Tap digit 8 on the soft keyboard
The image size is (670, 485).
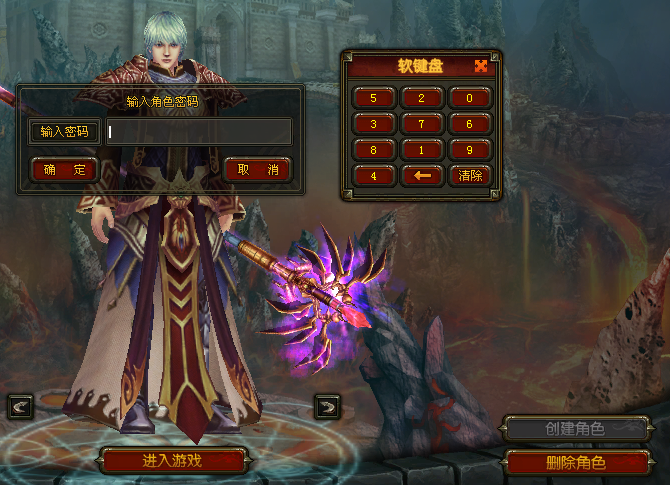374,150
